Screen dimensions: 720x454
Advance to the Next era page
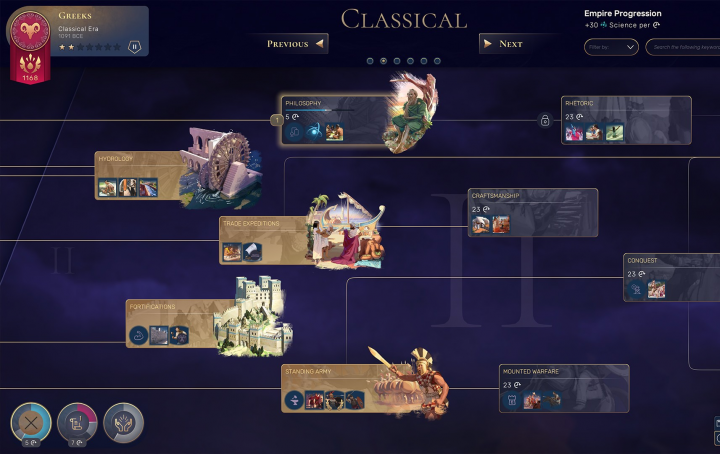pyautogui.click(x=510, y=44)
